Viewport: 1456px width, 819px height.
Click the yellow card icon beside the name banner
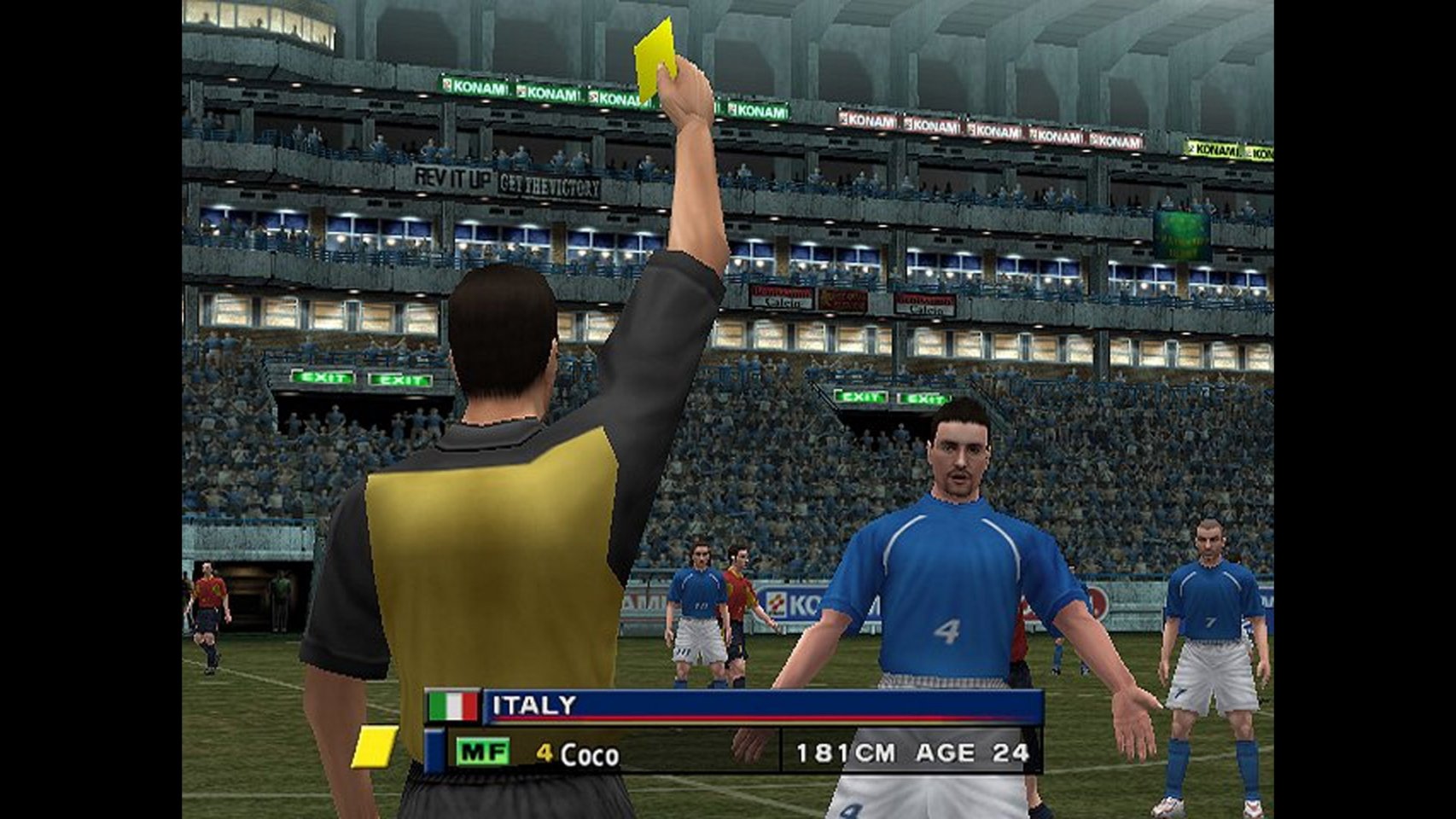374,746
